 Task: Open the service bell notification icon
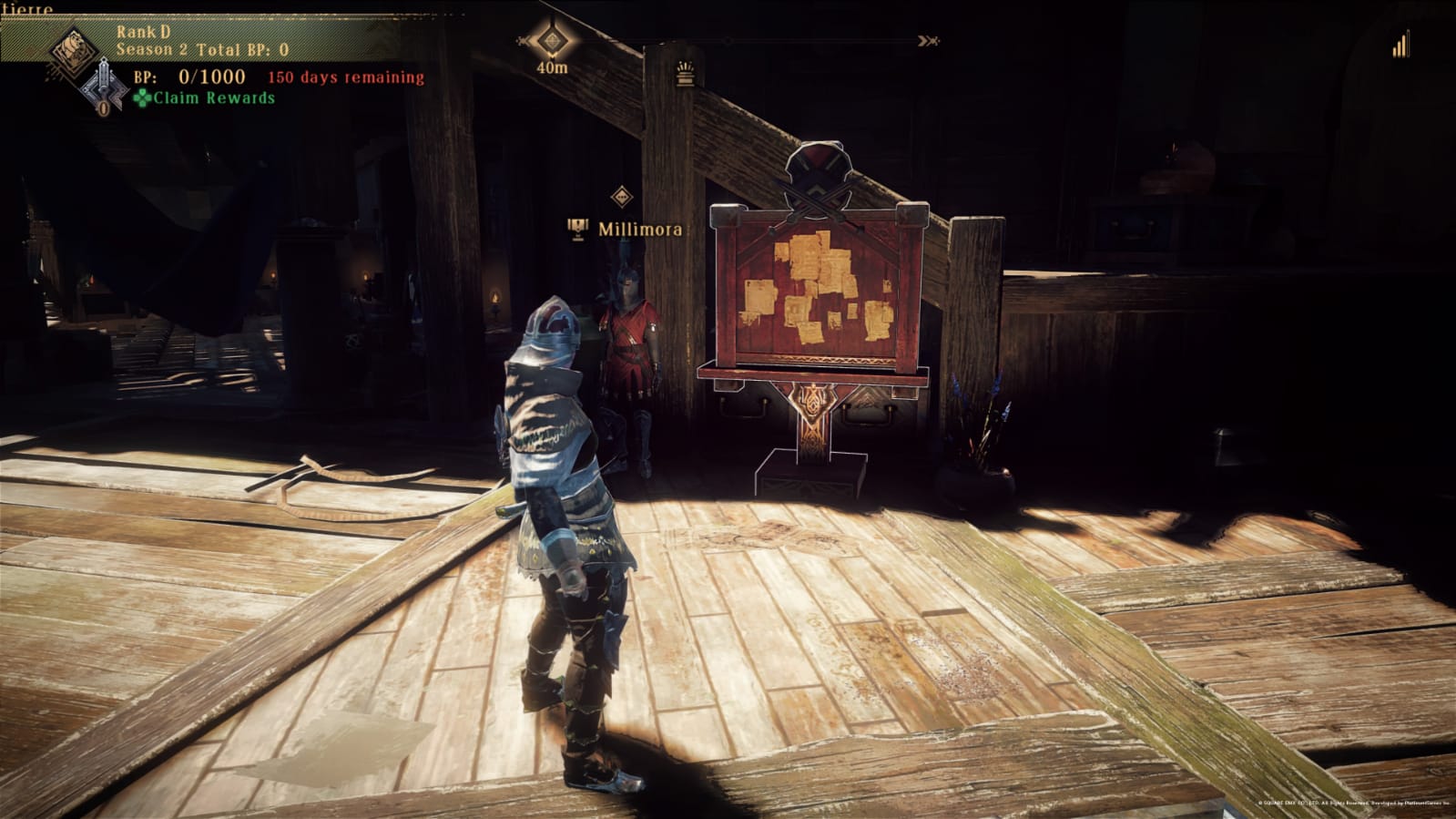click(686, 73)
